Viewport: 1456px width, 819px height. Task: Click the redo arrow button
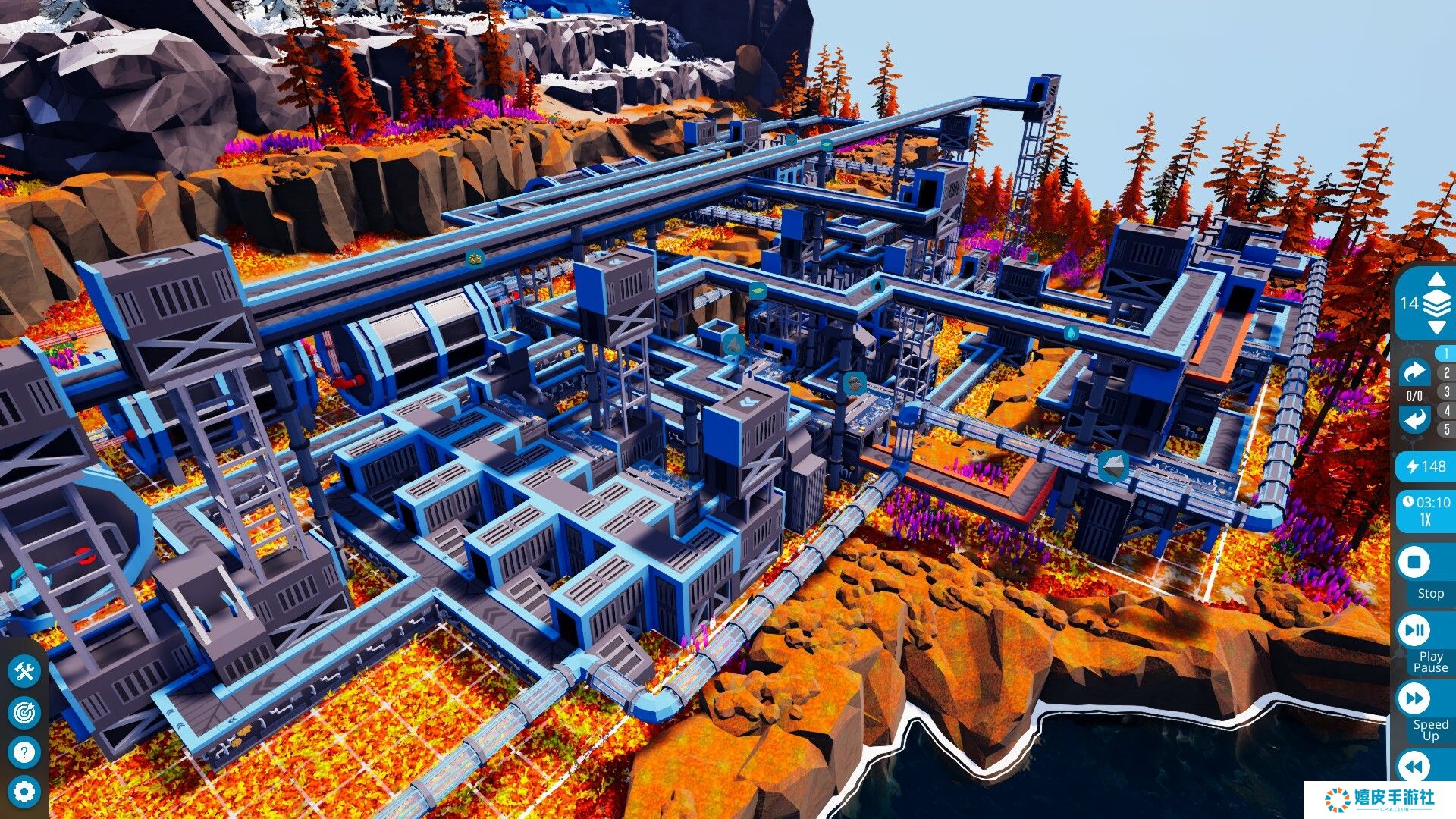click(x=1414, y=372)
